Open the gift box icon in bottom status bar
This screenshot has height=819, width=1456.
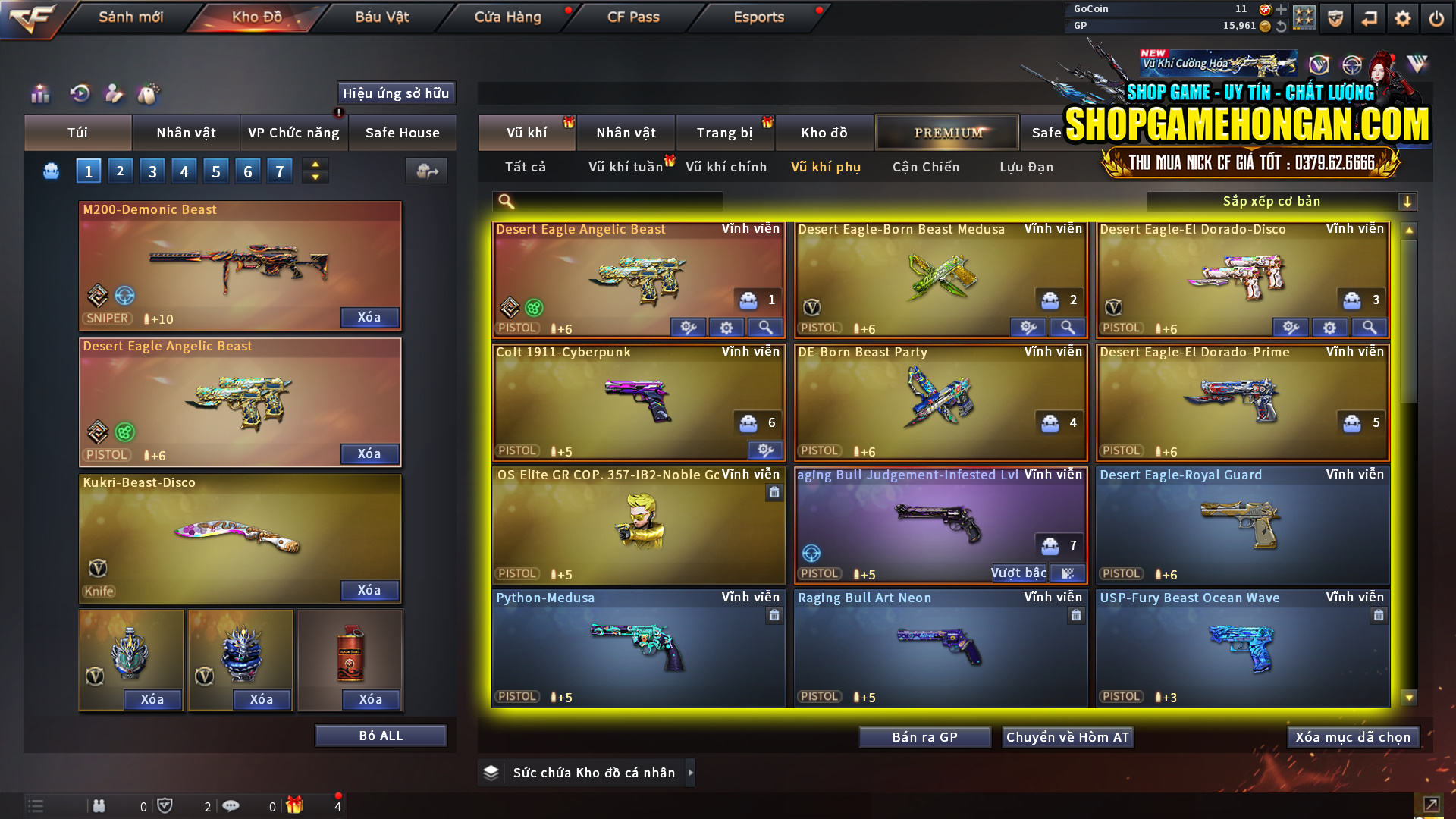click(296, 805)
